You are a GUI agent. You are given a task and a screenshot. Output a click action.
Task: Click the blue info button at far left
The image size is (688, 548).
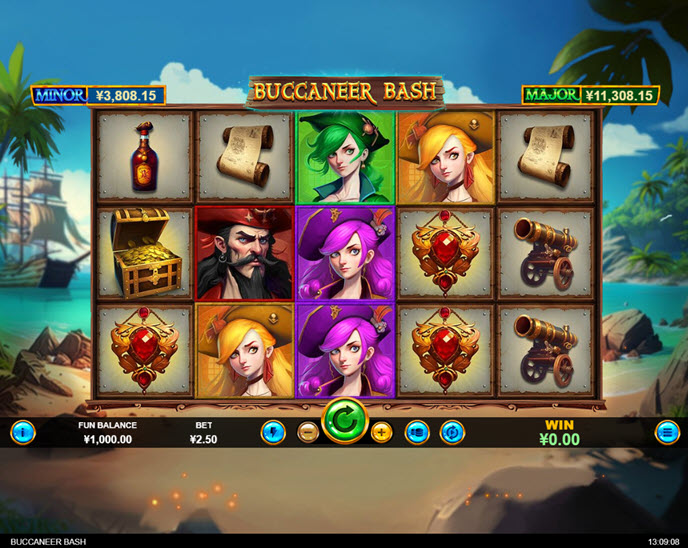pyautogui.click(x=22, y=432)
